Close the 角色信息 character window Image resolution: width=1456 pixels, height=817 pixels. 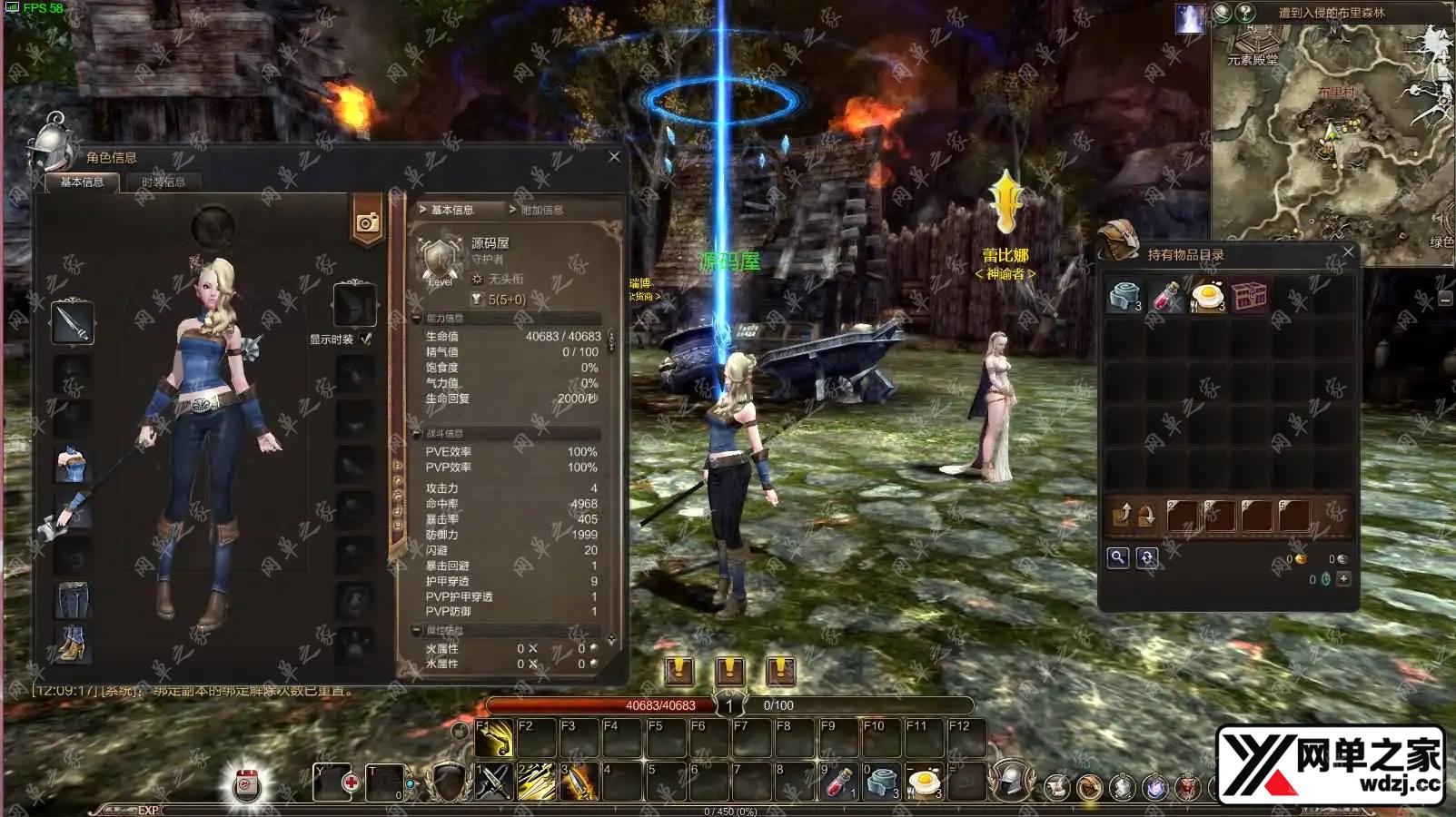614,157
